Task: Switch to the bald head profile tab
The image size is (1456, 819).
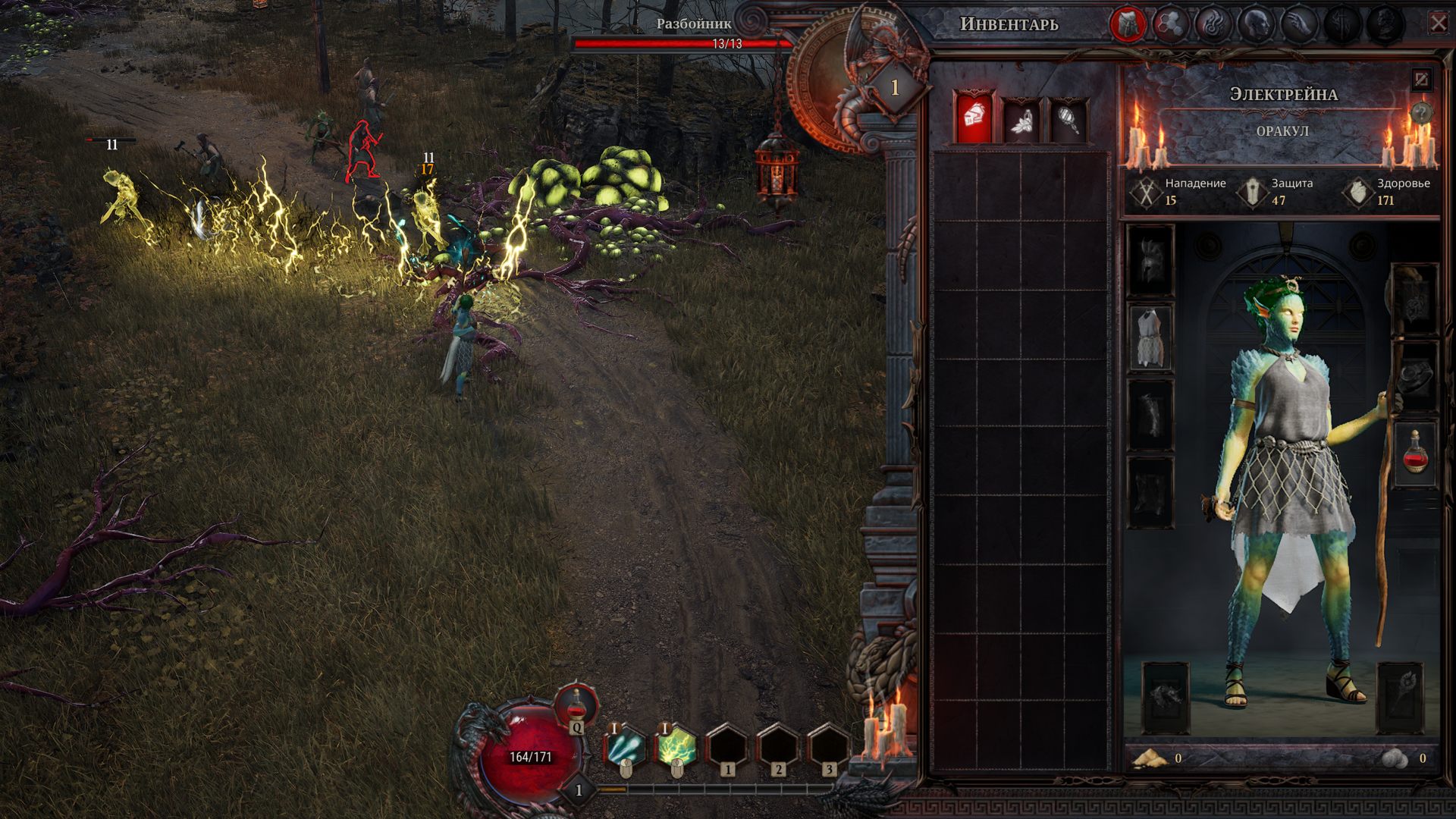Action: pos(1255,24)
